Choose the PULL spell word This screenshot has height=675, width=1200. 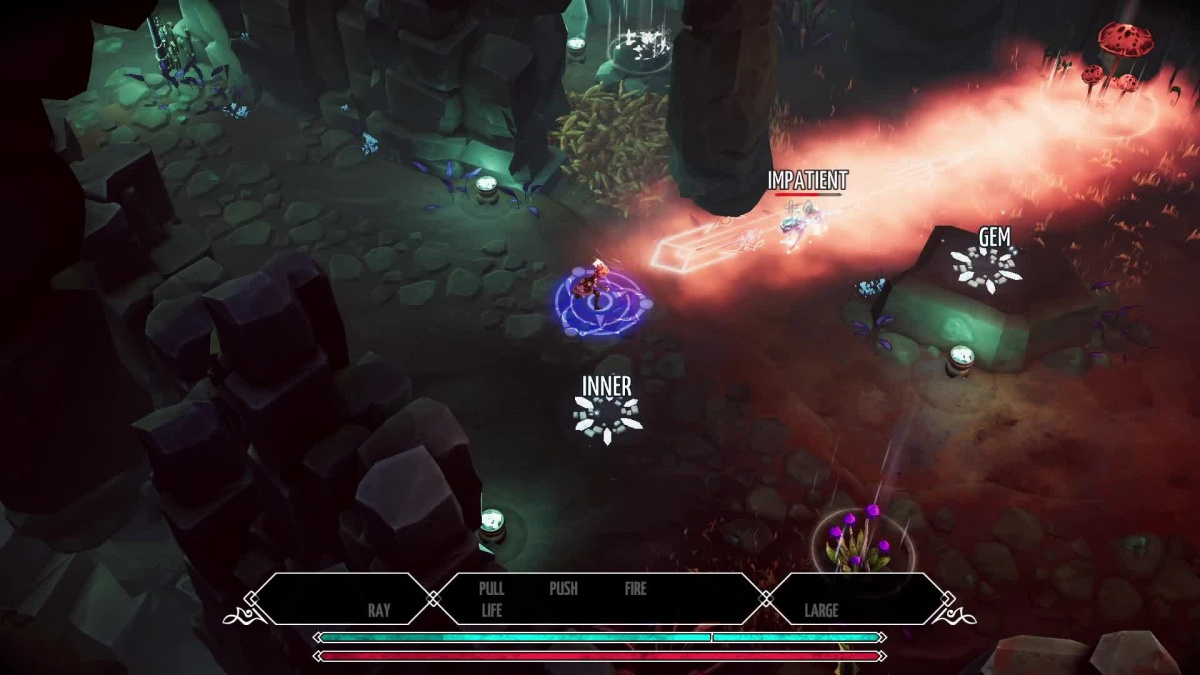click(491, 589)
